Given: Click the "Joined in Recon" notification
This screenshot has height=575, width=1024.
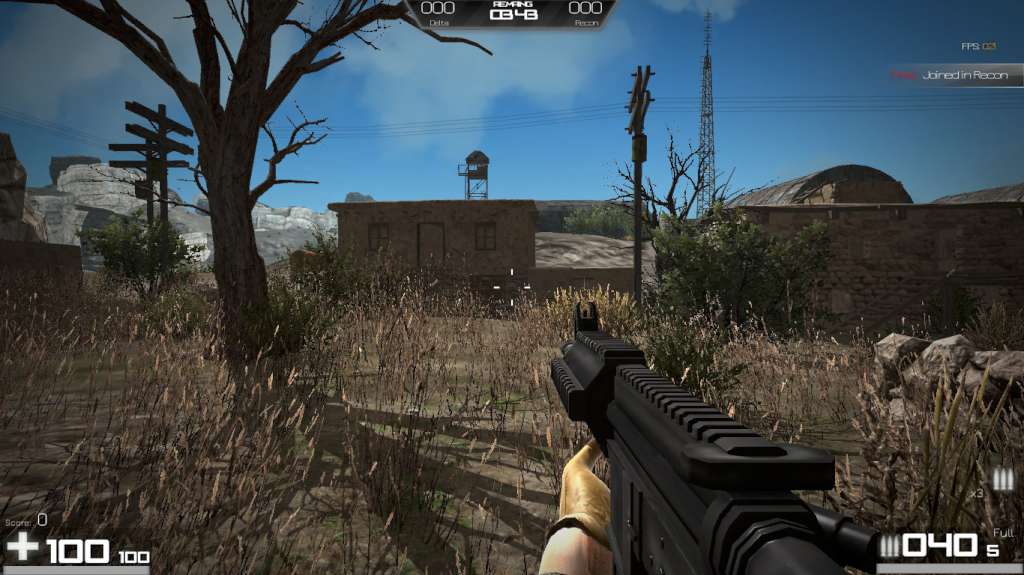Looking at the screenshot, I should tap(957, 75).
